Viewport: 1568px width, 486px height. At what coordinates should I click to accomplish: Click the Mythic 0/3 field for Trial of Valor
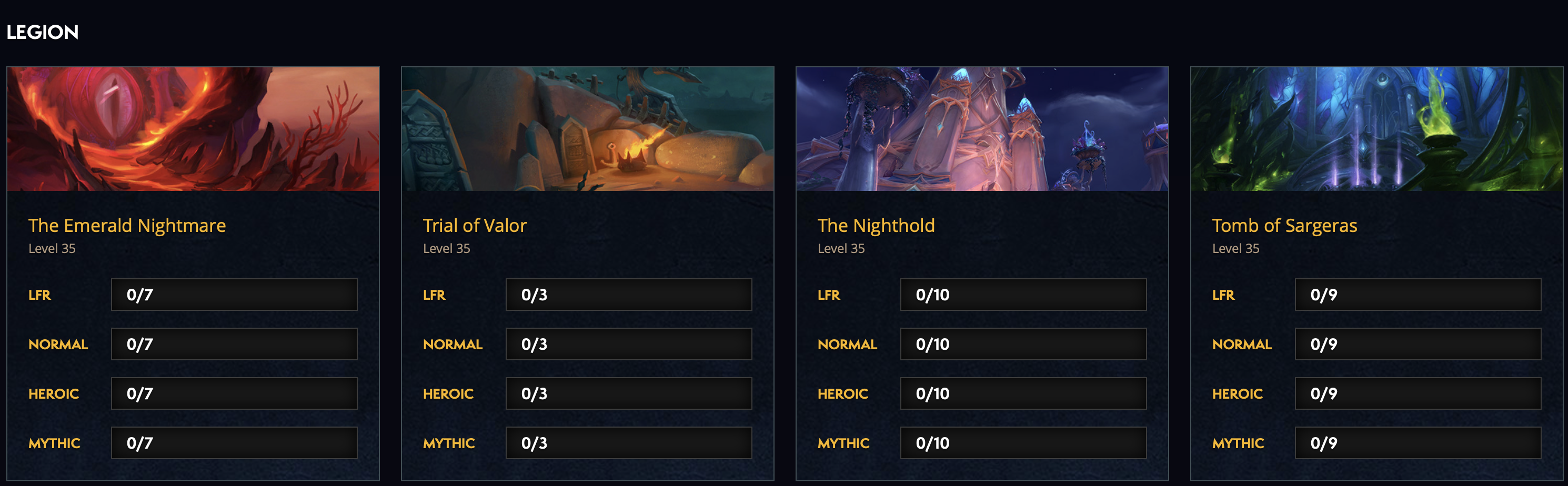628,443
